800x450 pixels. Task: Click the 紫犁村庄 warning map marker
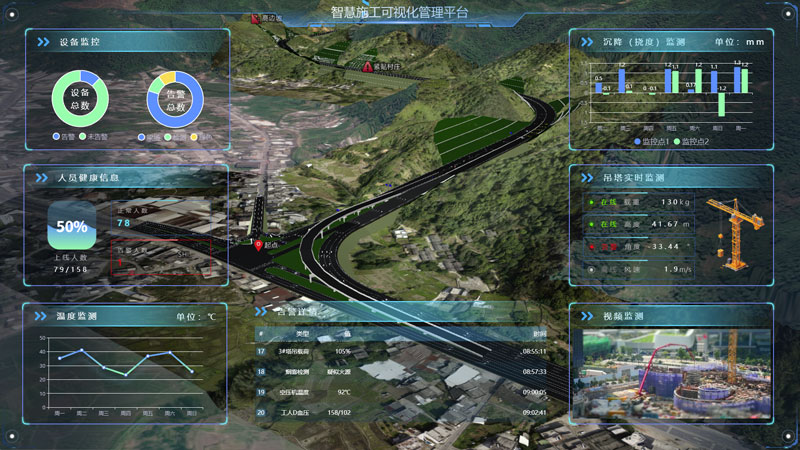367,68
